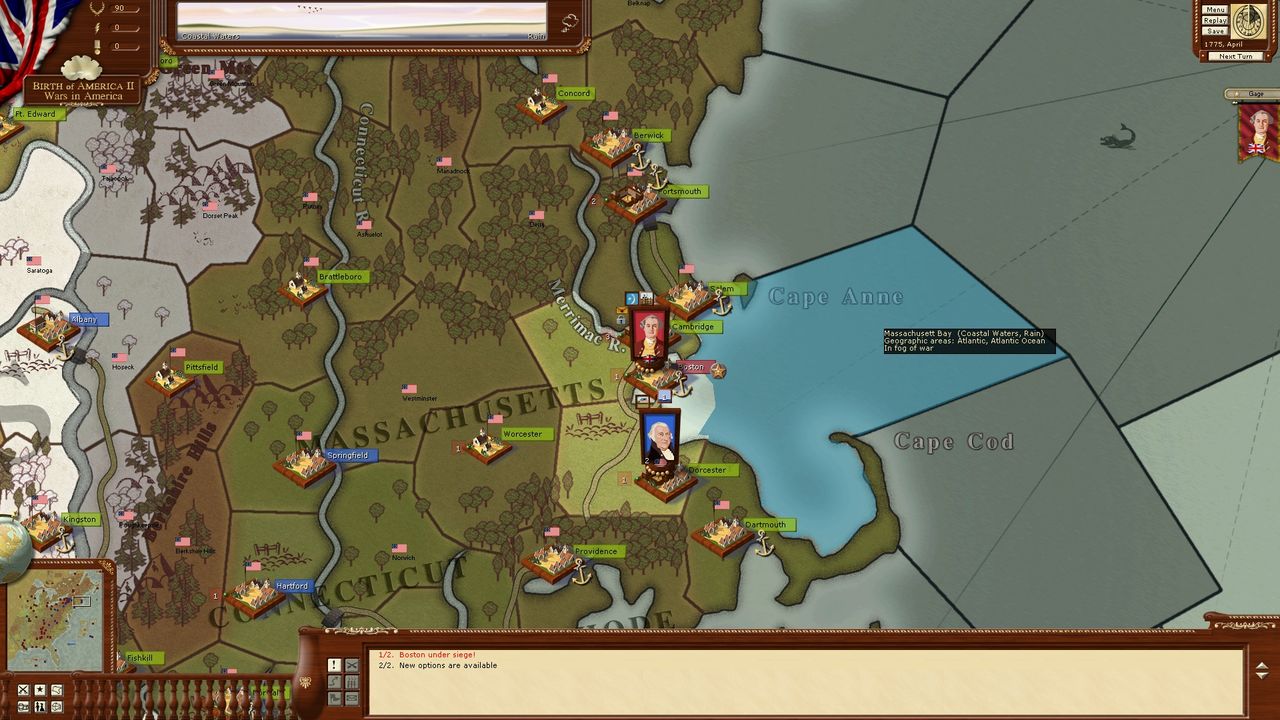Click the crossed sabers map filter button

coord(23,690)
